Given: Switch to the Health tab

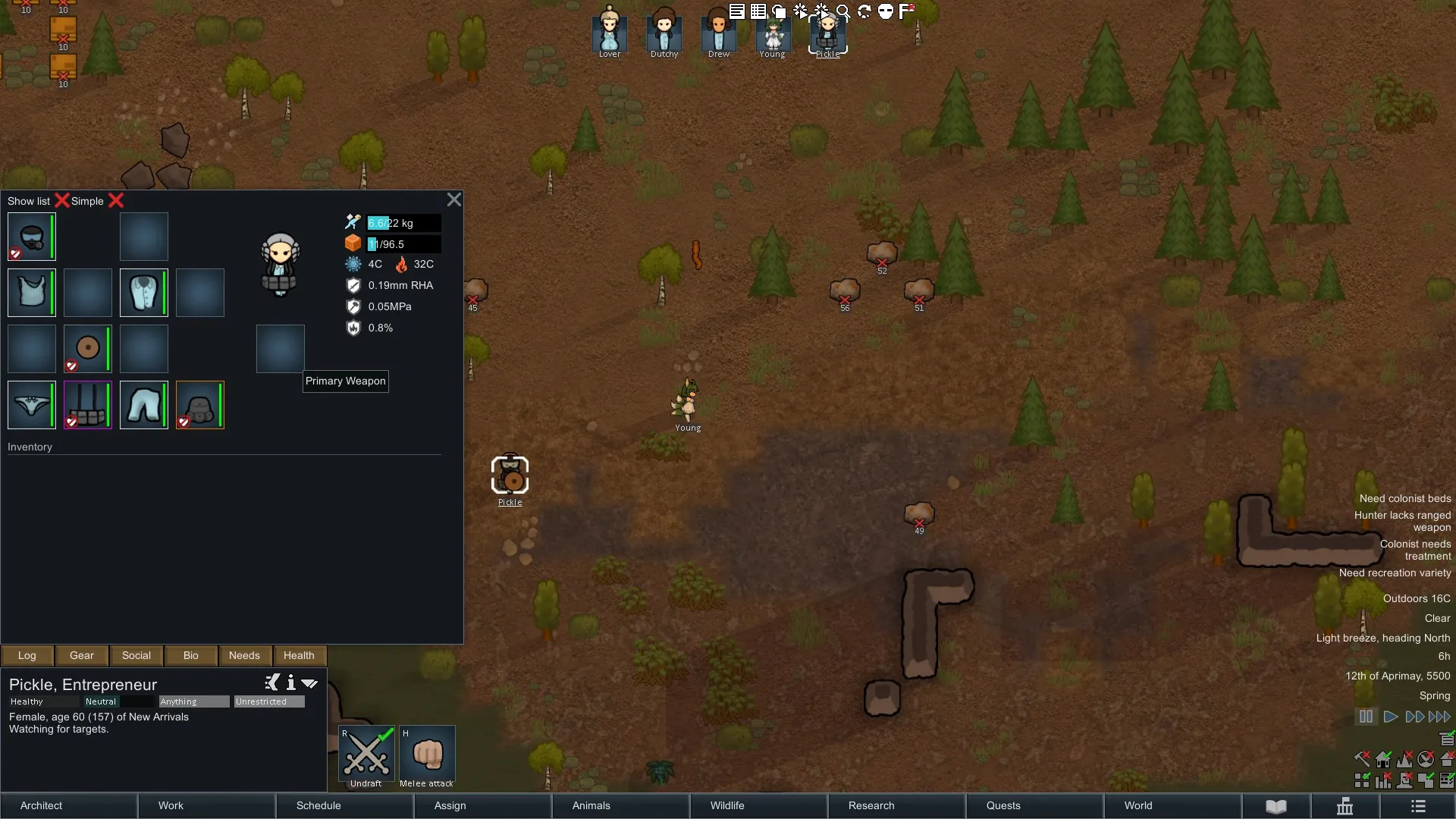Looking at the screenshot, I should 299,655.
